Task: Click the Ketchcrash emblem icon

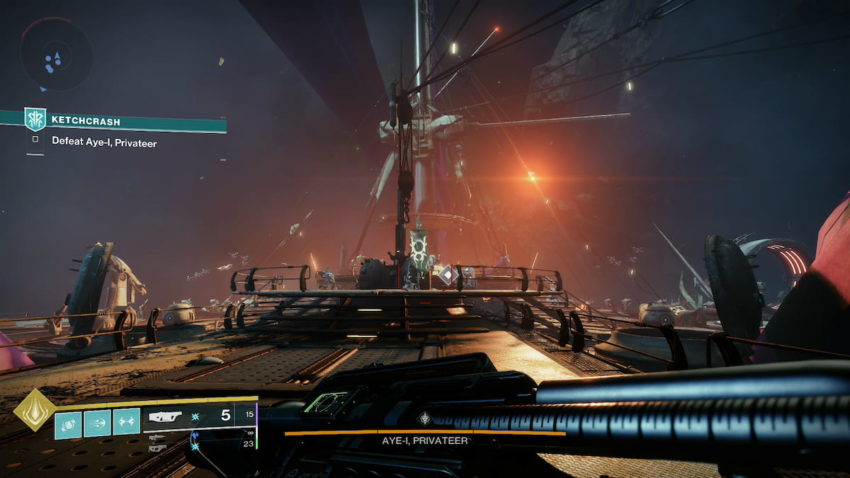Action: coord(35,119)
